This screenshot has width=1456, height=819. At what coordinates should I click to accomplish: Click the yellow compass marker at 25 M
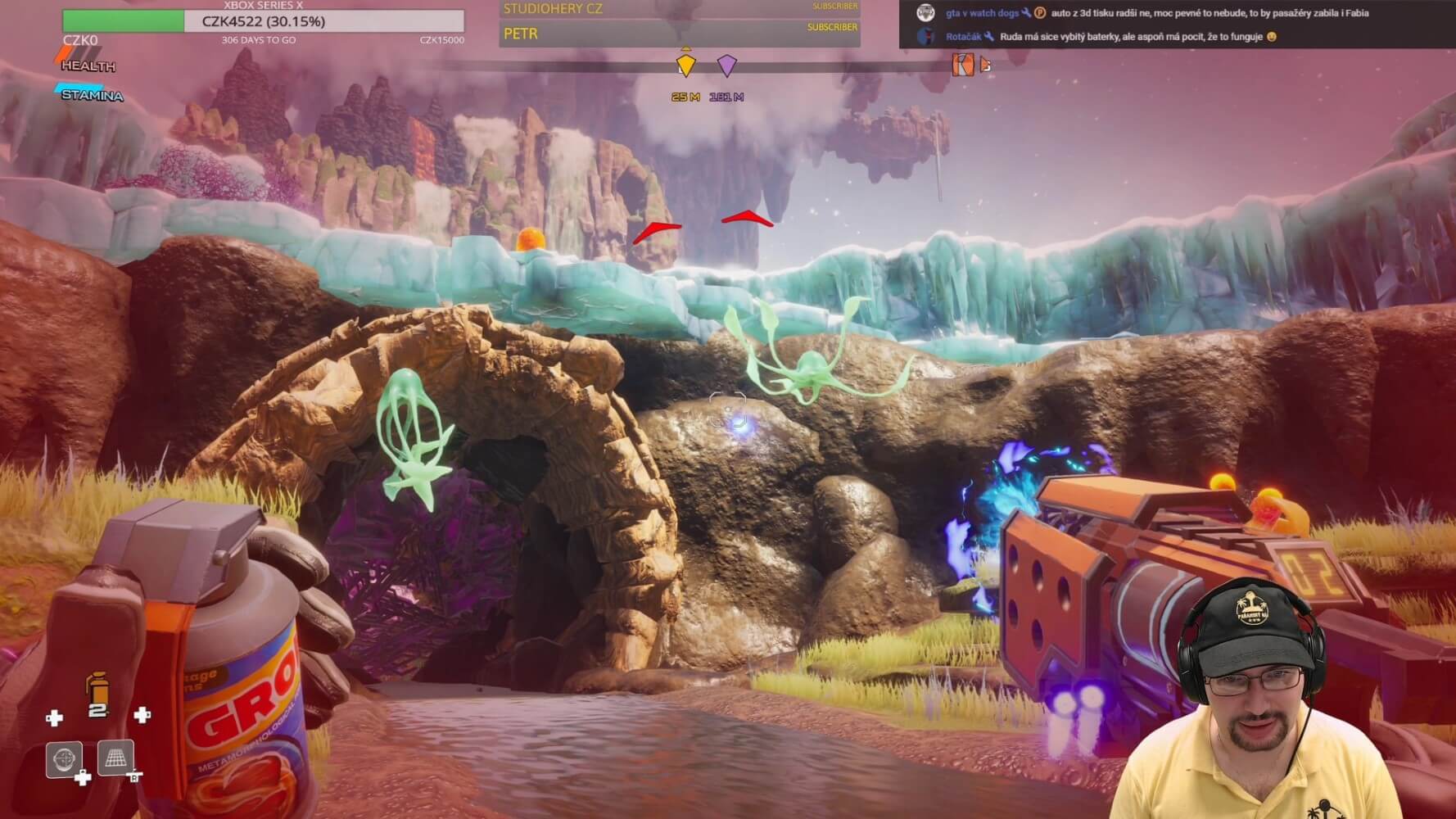pyautogui.click(x=685, y=66)
